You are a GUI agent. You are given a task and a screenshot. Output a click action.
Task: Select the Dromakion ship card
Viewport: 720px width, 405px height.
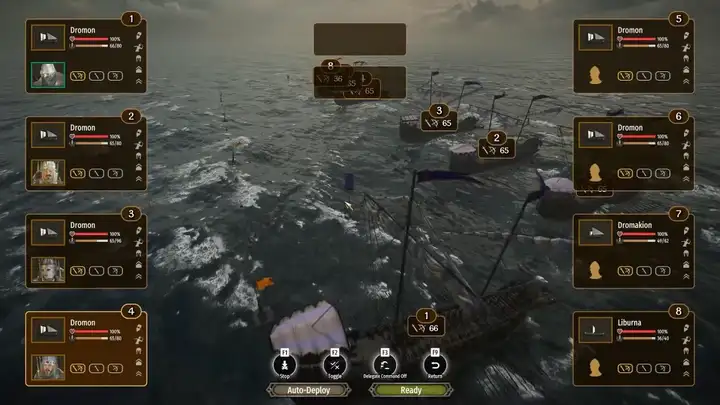pyautogui.click(x=634, y=251)
